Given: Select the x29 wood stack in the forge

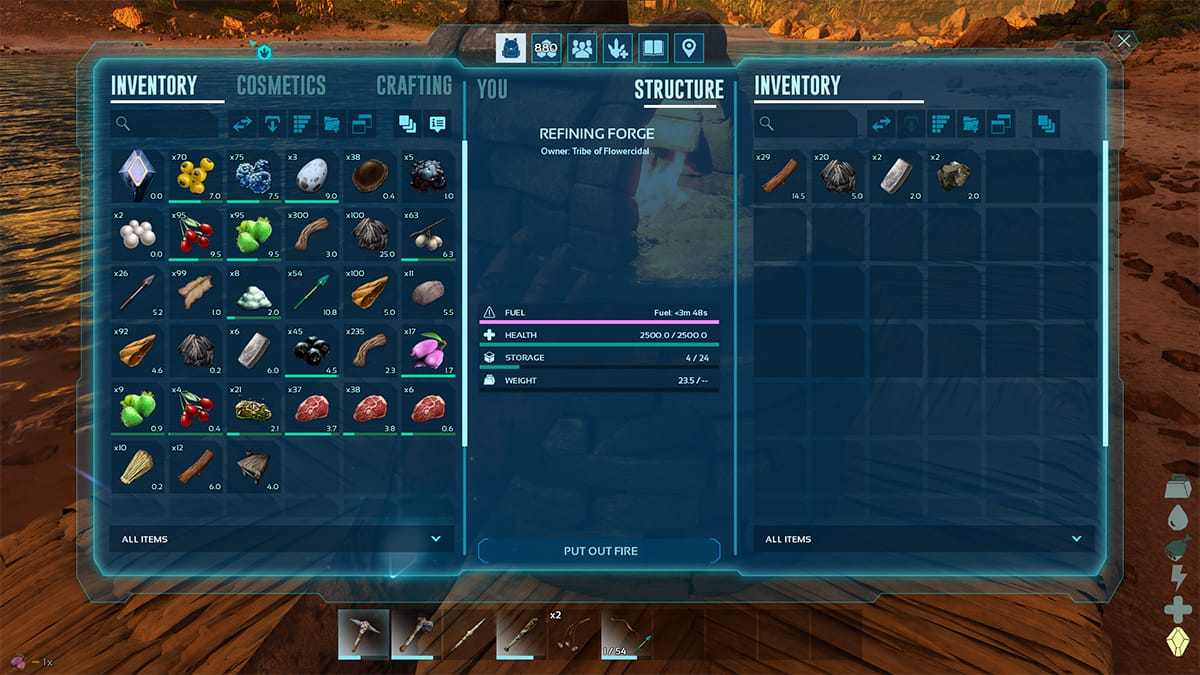Looking at the screenshot, I should [780, 176].
